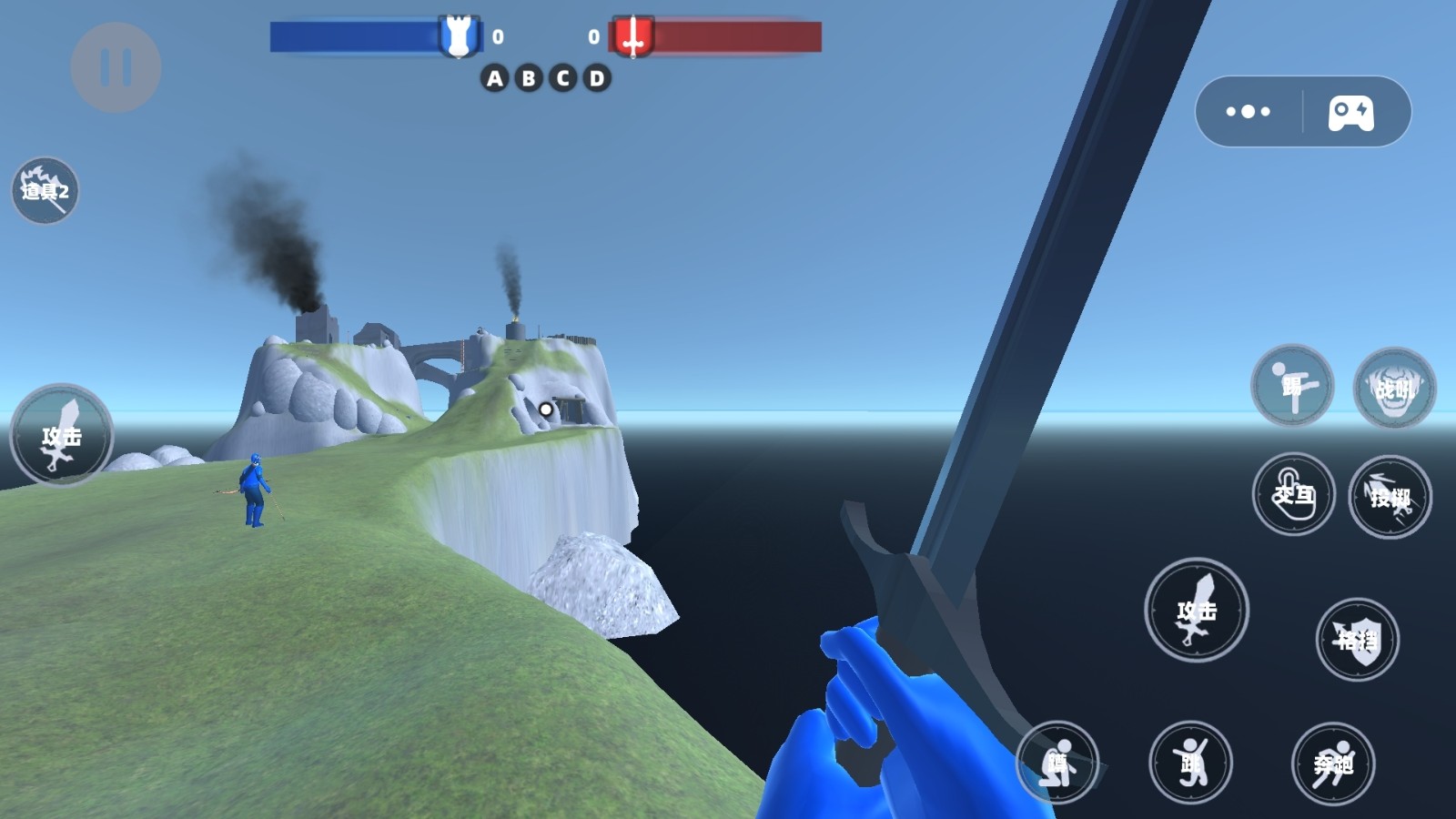
Task: Sprint using the 奔跑 run button
Action: point(1333,763)
